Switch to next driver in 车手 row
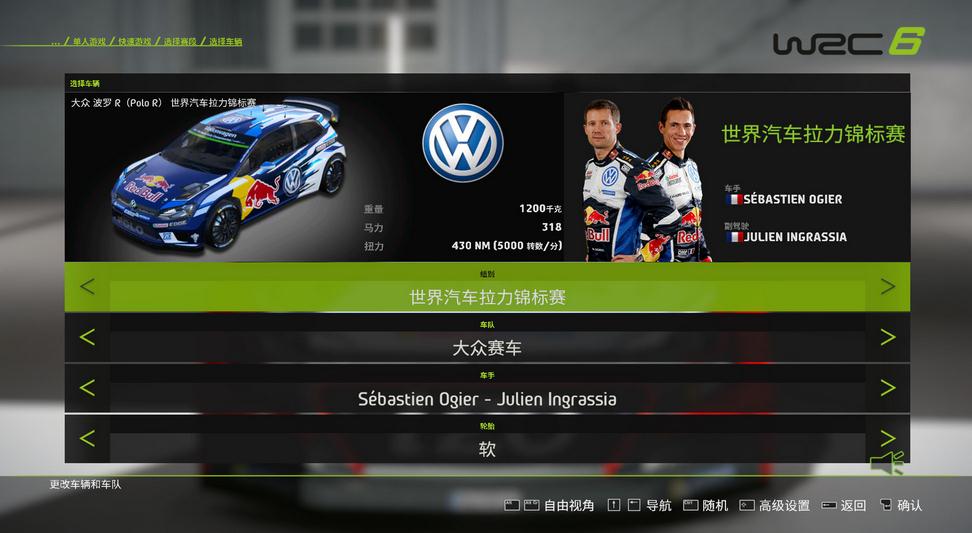This screenshot has width=972, height=533. pyautogui.click(x=887, y=388)
